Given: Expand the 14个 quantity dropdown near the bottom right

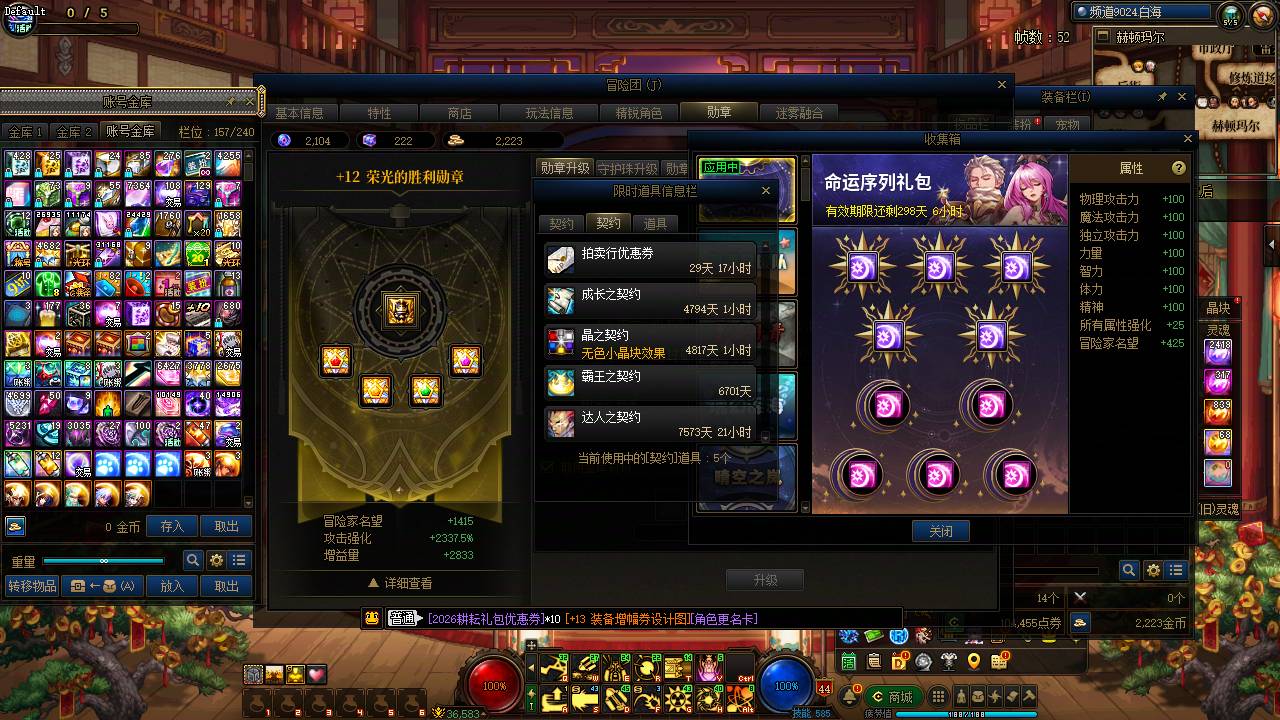Looking at the screenshot, I should pyautogui.click(x=1047, y=596).
